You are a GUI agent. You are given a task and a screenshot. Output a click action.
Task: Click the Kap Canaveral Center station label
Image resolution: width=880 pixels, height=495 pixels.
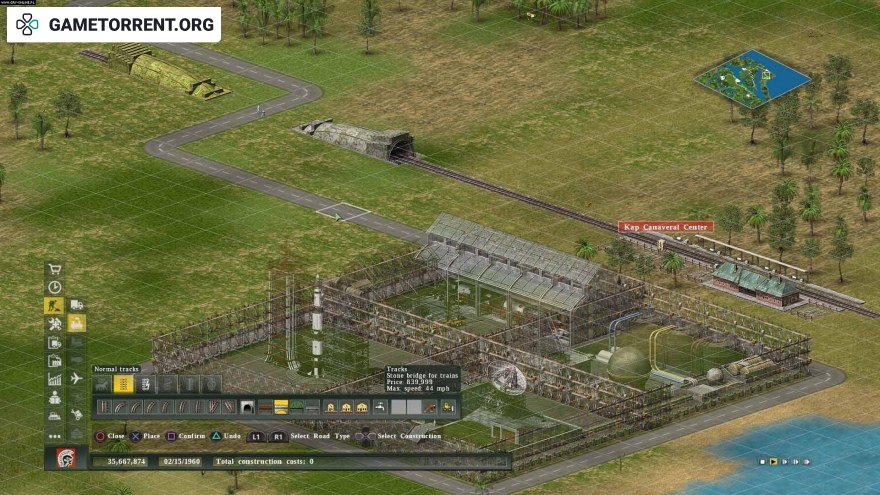click(x=665, y=227)
